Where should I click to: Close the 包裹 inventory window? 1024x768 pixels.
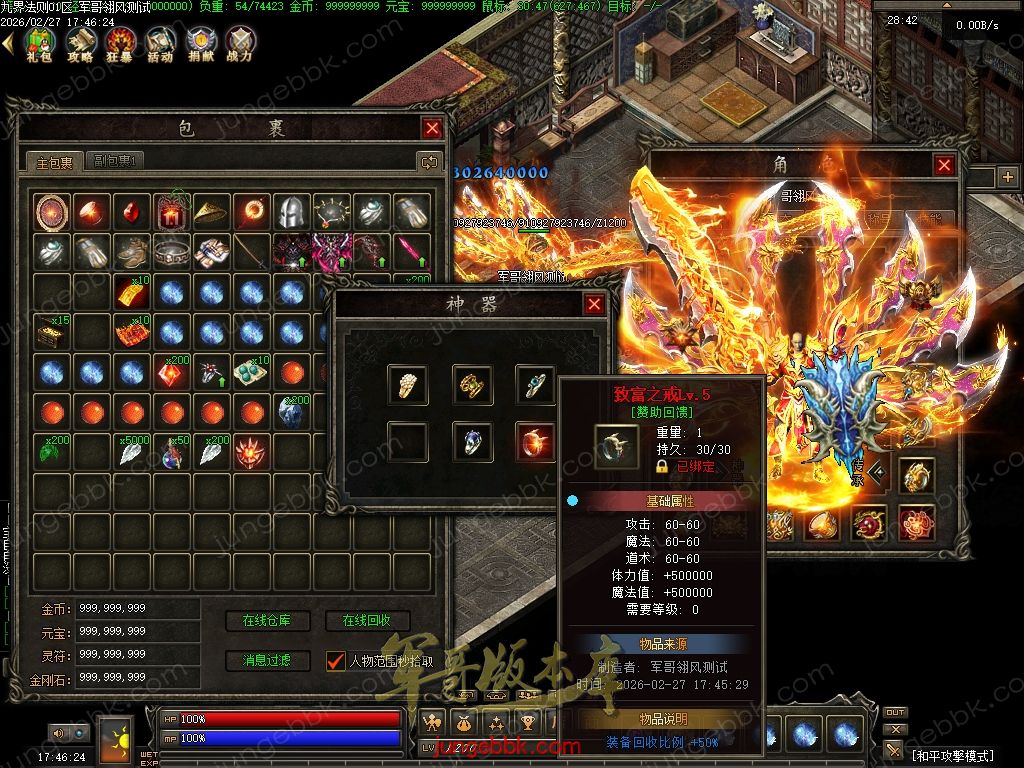[x=432, y=128]
